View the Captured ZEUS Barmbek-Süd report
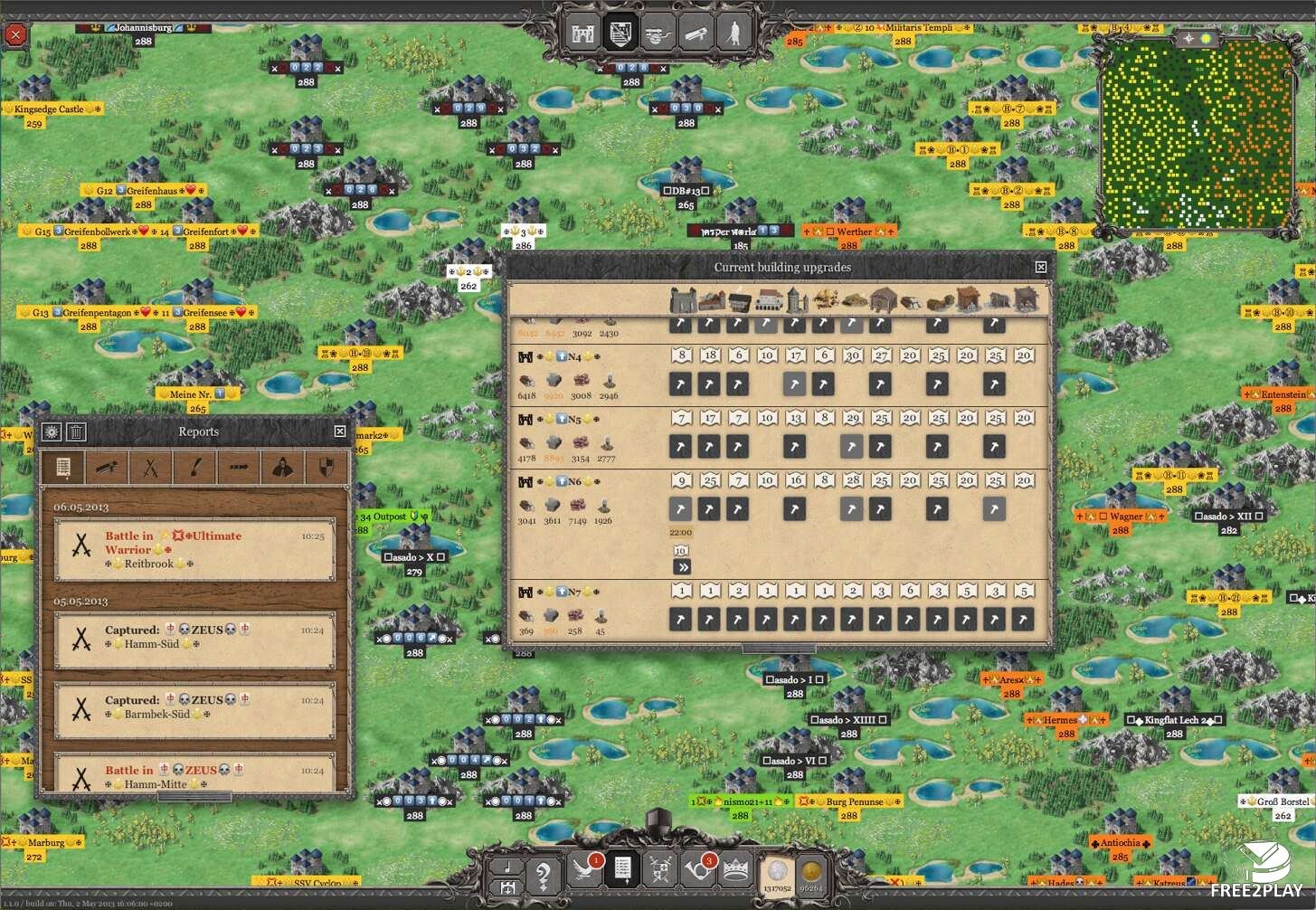Screen dimensions: 1316x910 click(x=194, y=707)
